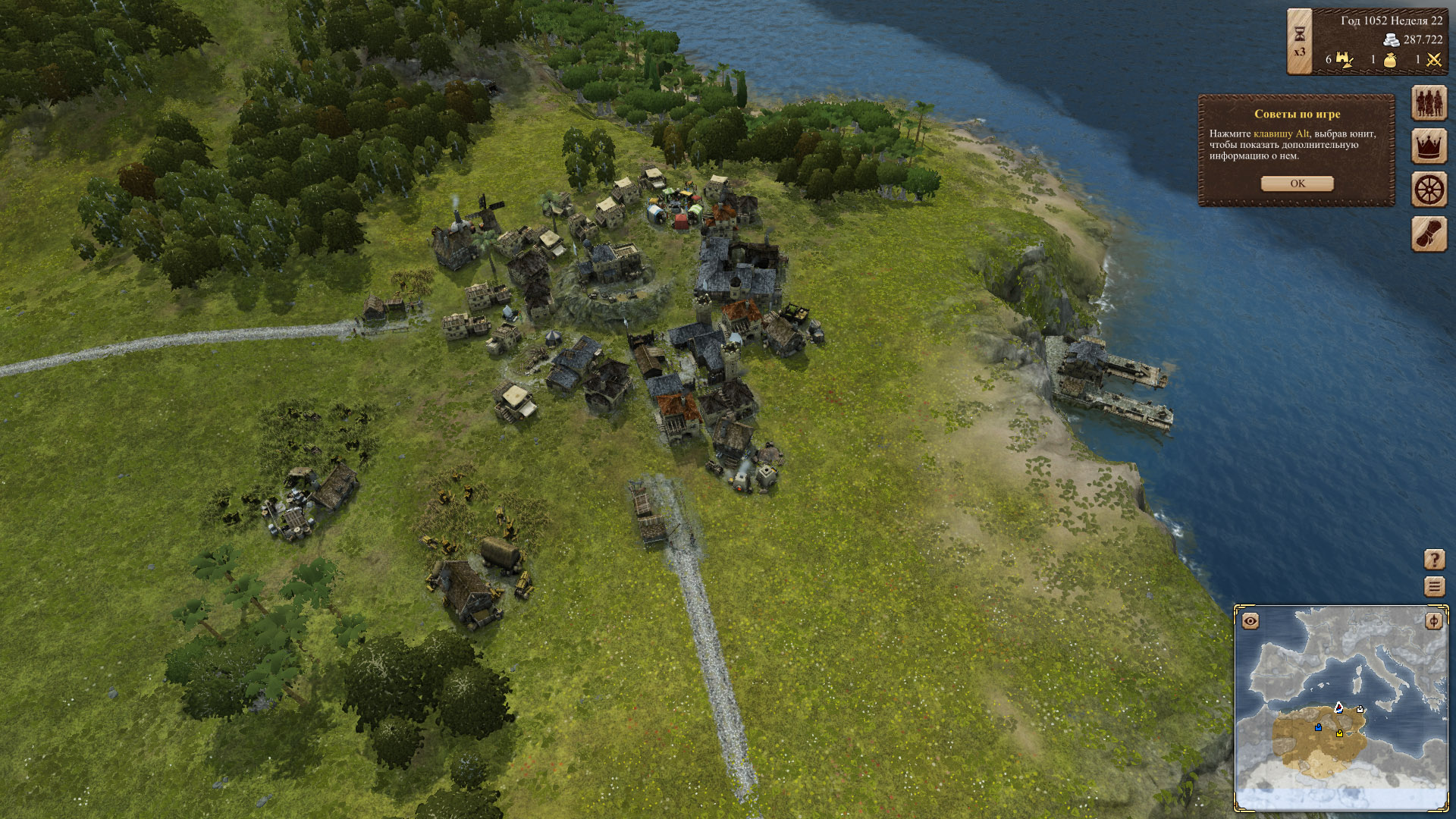1456x819 pixels.
Task: Click the castle-and-trowel construction counter
Action: coord(1345,59)
